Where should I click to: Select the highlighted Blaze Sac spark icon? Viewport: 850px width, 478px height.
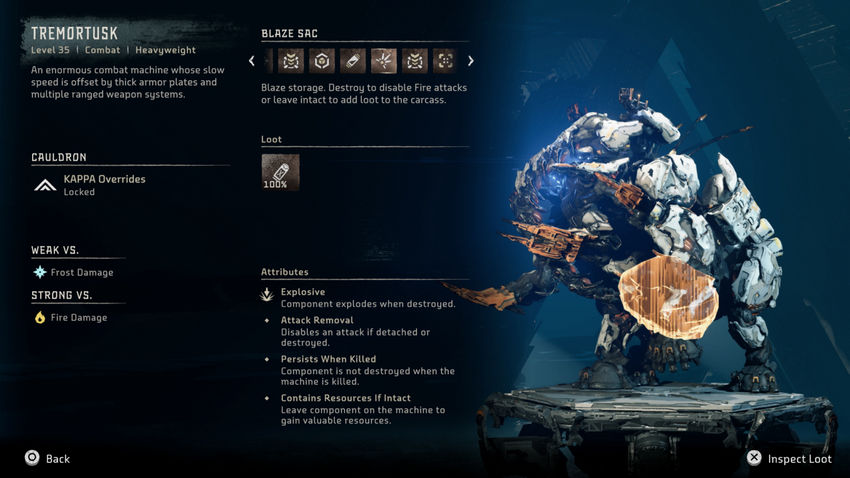383,61
